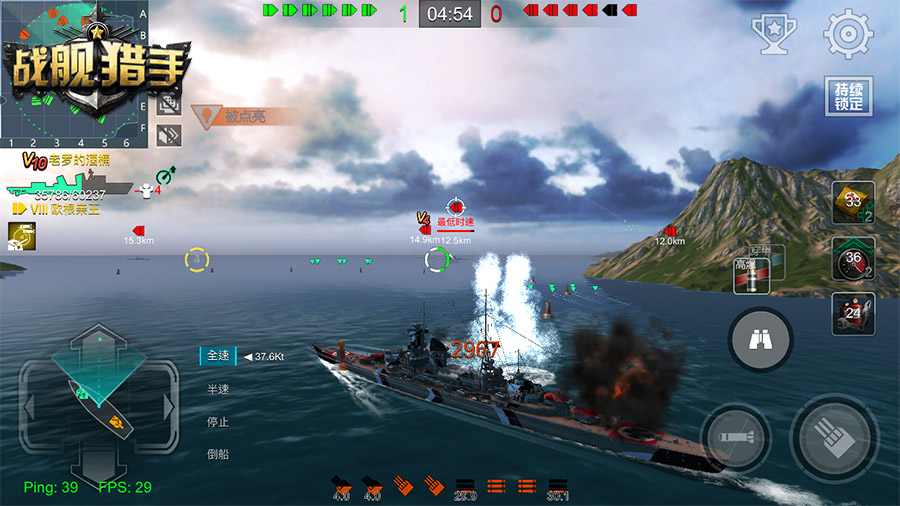Steer left with the left rudder arrow

click(x=30, y=407)
